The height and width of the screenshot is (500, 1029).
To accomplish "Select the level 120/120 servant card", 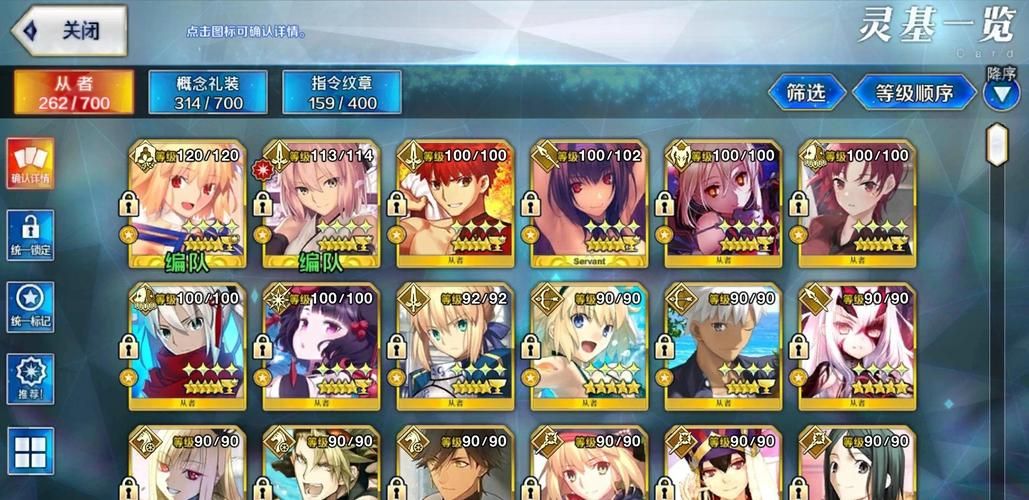I will tap(187, 205).
